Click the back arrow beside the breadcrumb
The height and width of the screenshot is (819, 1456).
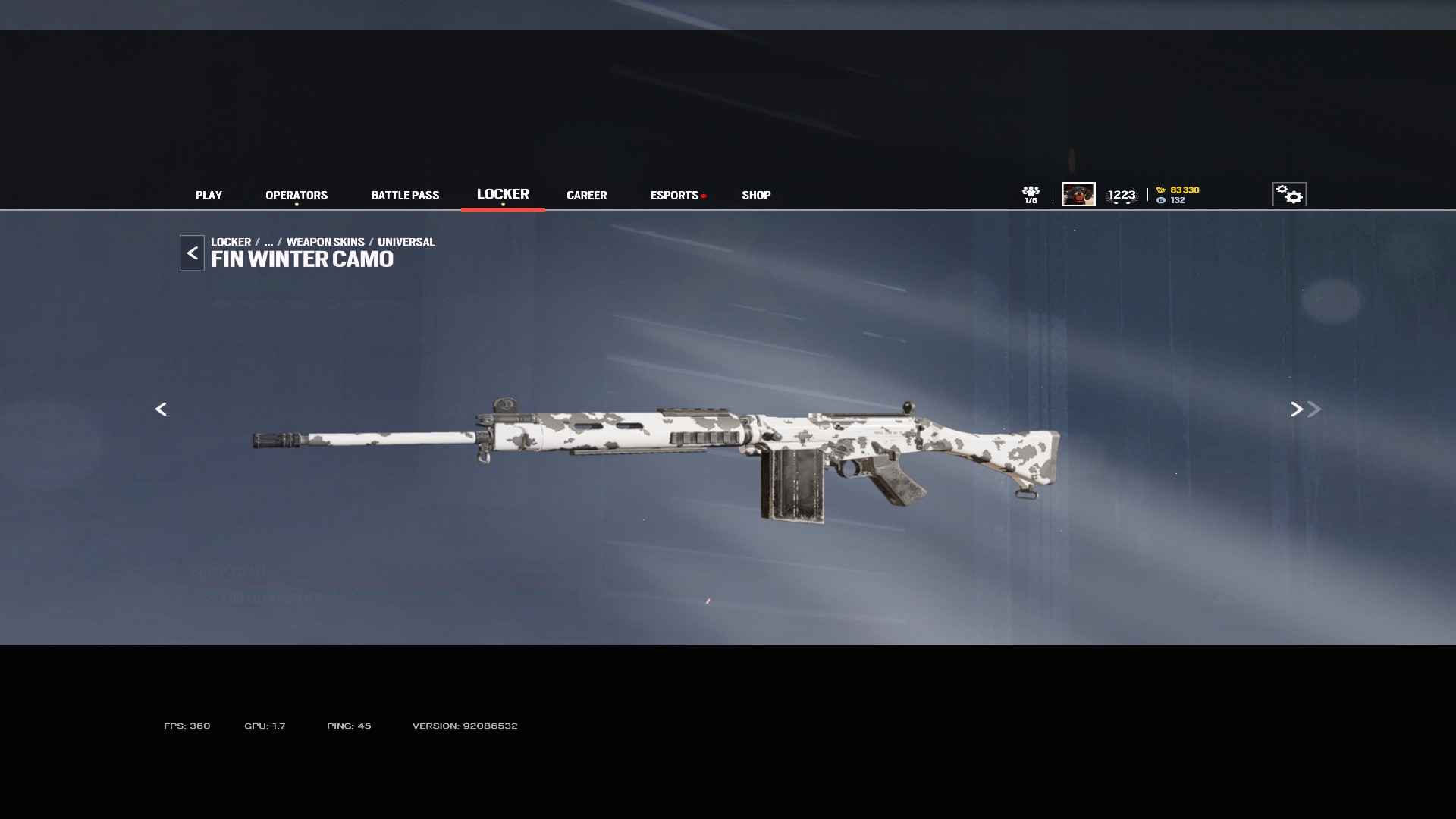click(x=192, y=253)
